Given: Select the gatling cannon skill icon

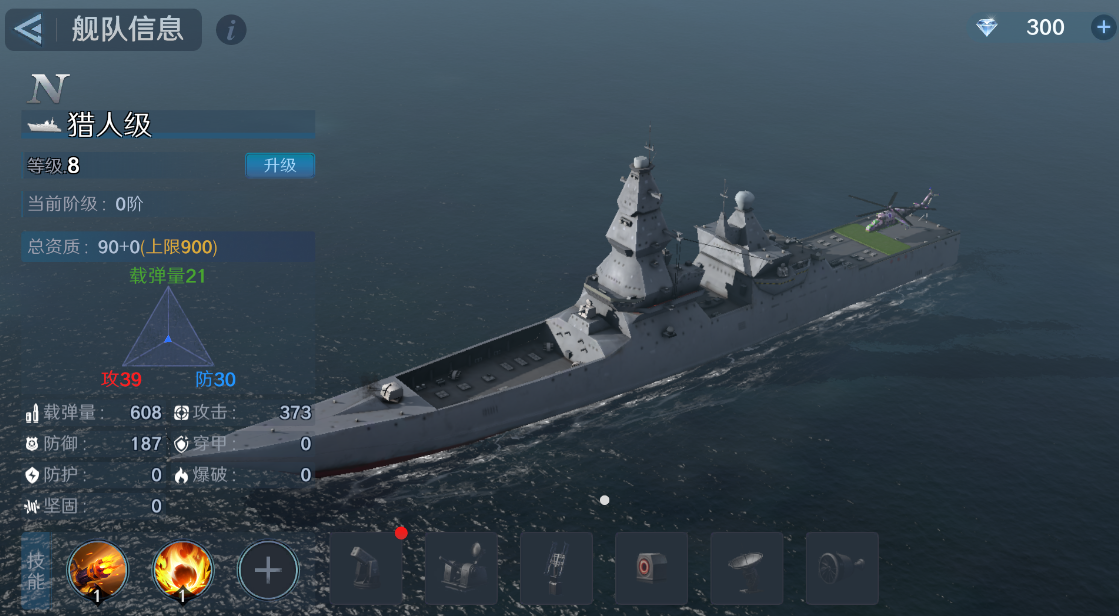Looking at the screenshot, I should [x=97, y=571].
